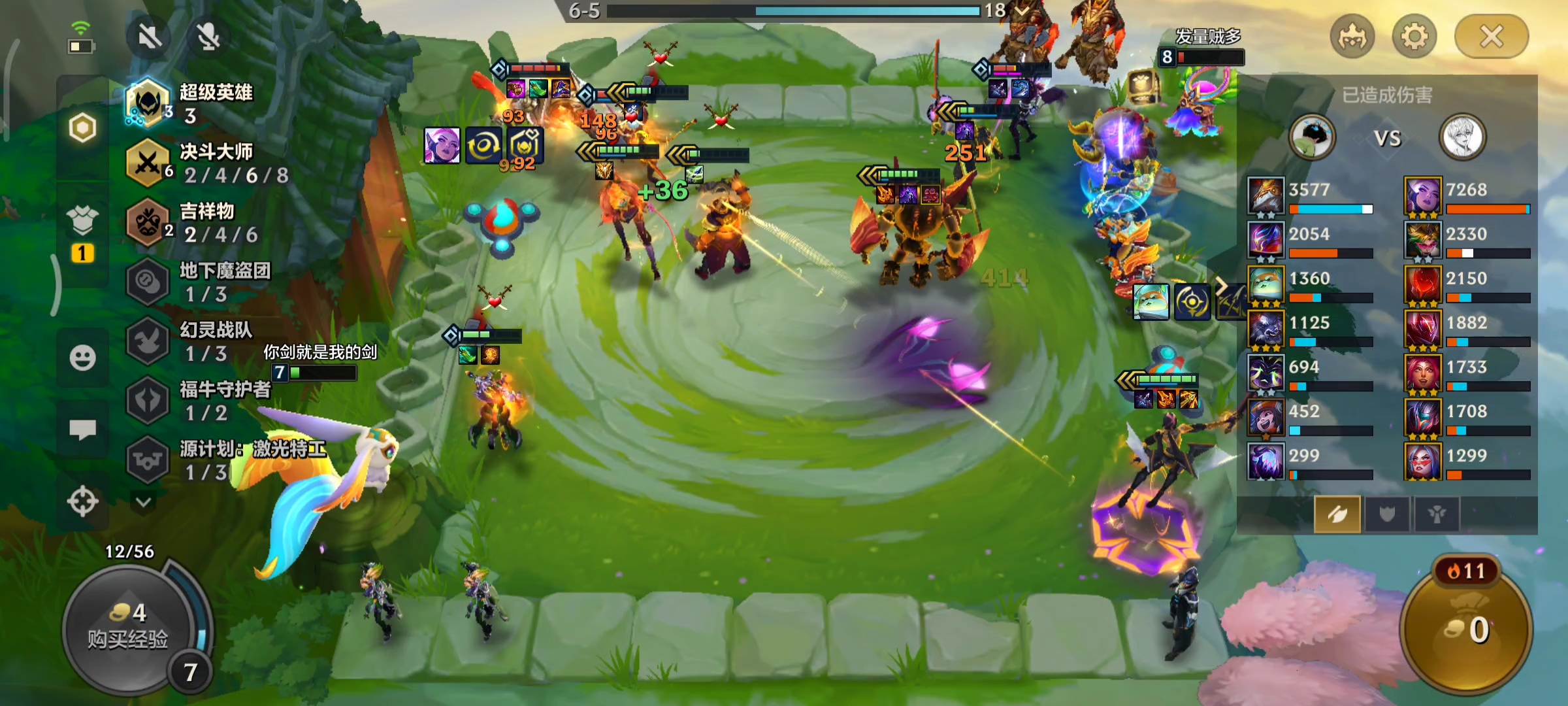
Task: Expand the stage progress dropdown arrow
Action: point(1022,10)
